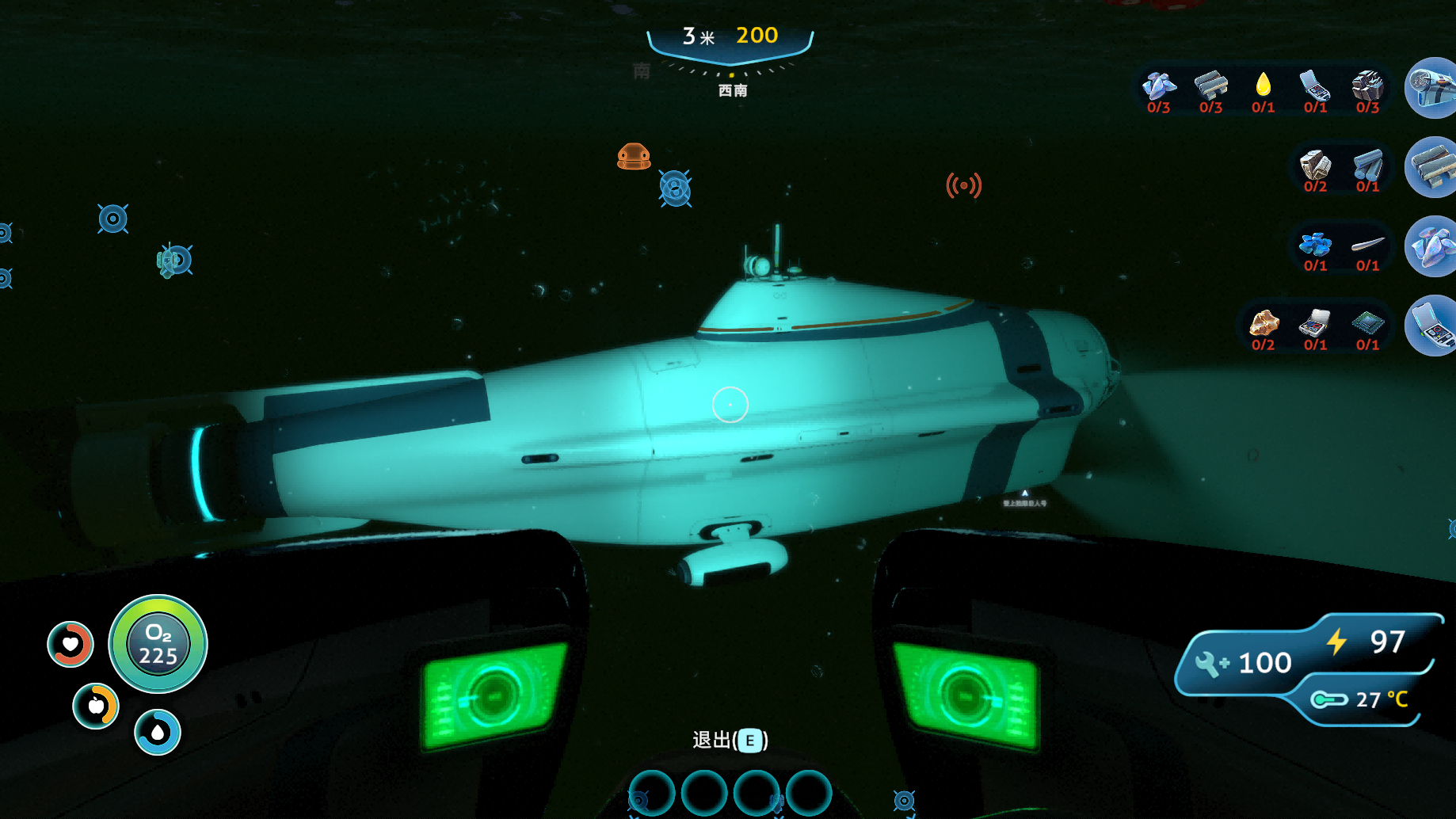Select the stalker tooth ingredient icon
The width and height of the screenshot is (1456, 819).
[1367, 243]
